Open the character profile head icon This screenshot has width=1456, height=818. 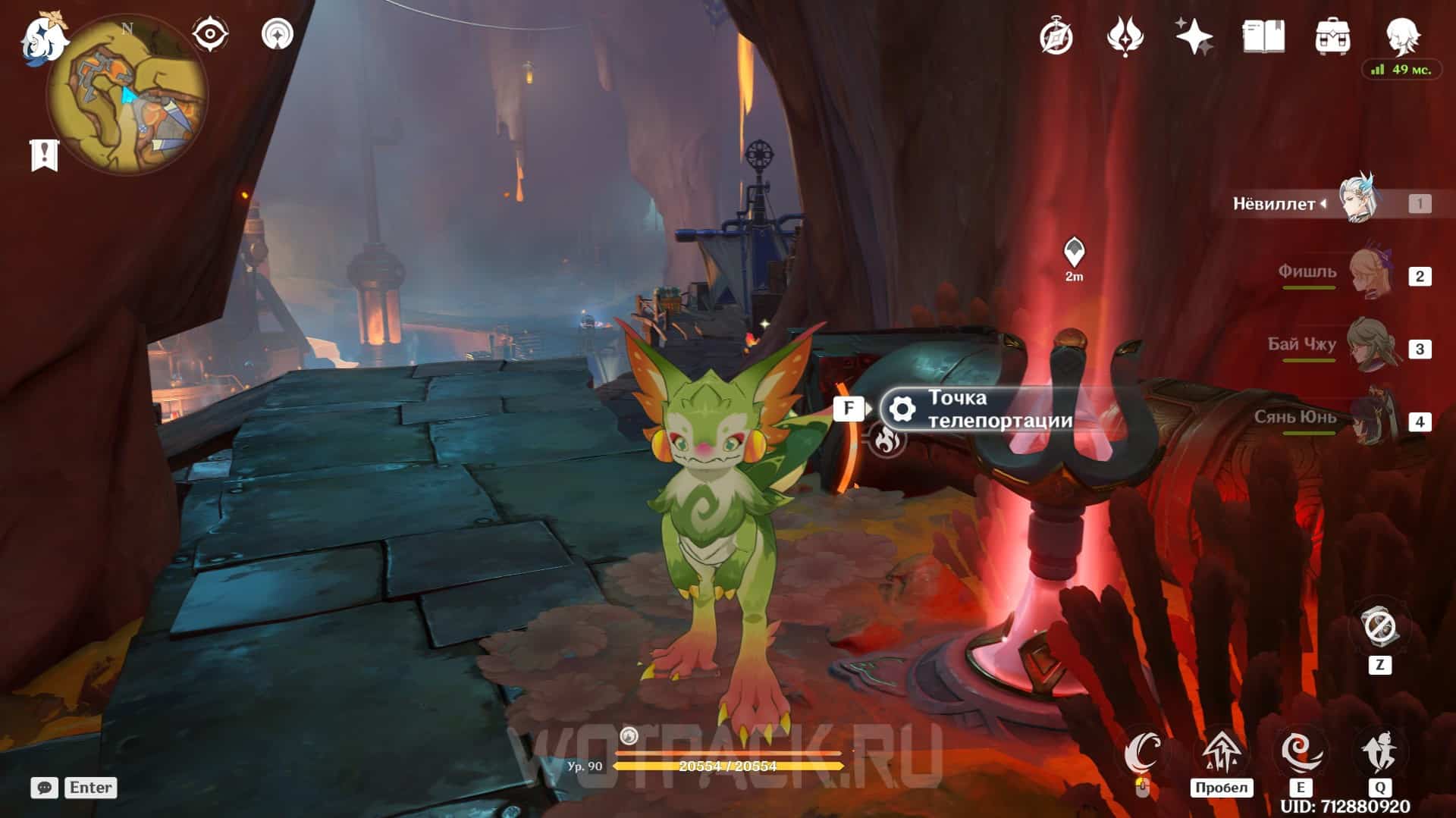(1401, 35)
